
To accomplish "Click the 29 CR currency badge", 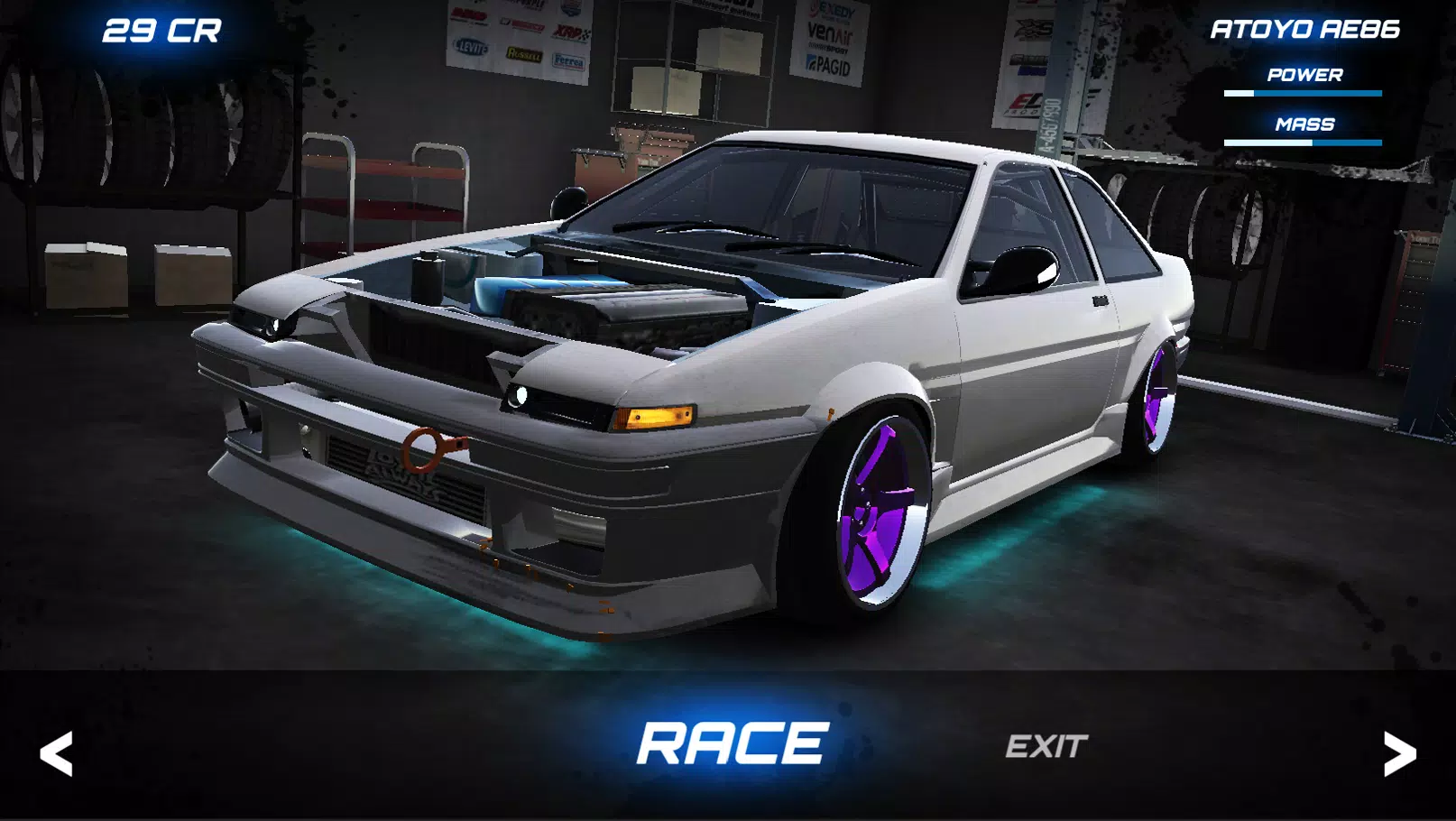I will (x=162, y=30).
